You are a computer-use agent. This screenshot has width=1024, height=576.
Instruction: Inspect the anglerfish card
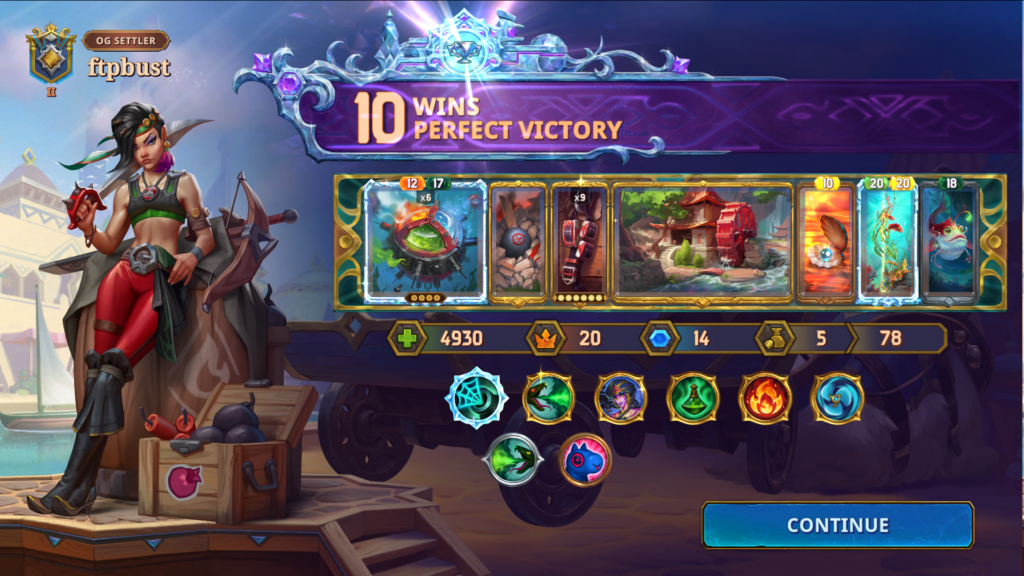948,241
